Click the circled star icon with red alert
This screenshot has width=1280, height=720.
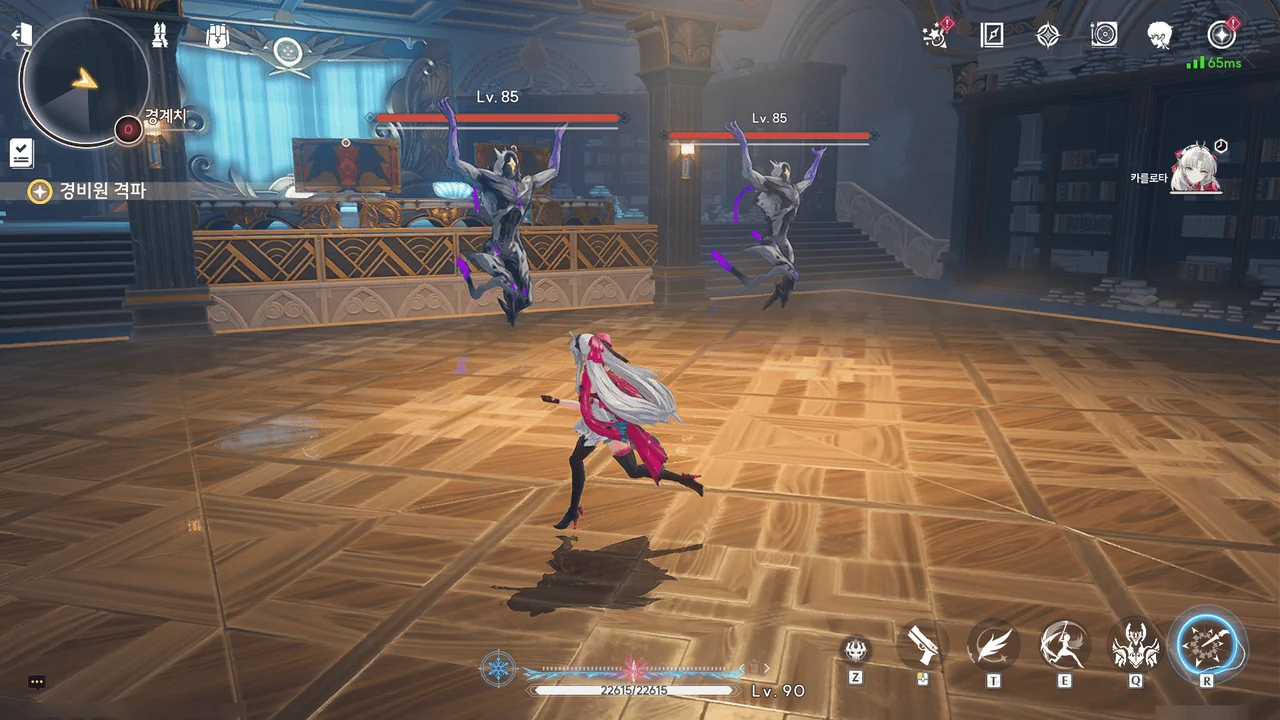(x=1221, y=36)
